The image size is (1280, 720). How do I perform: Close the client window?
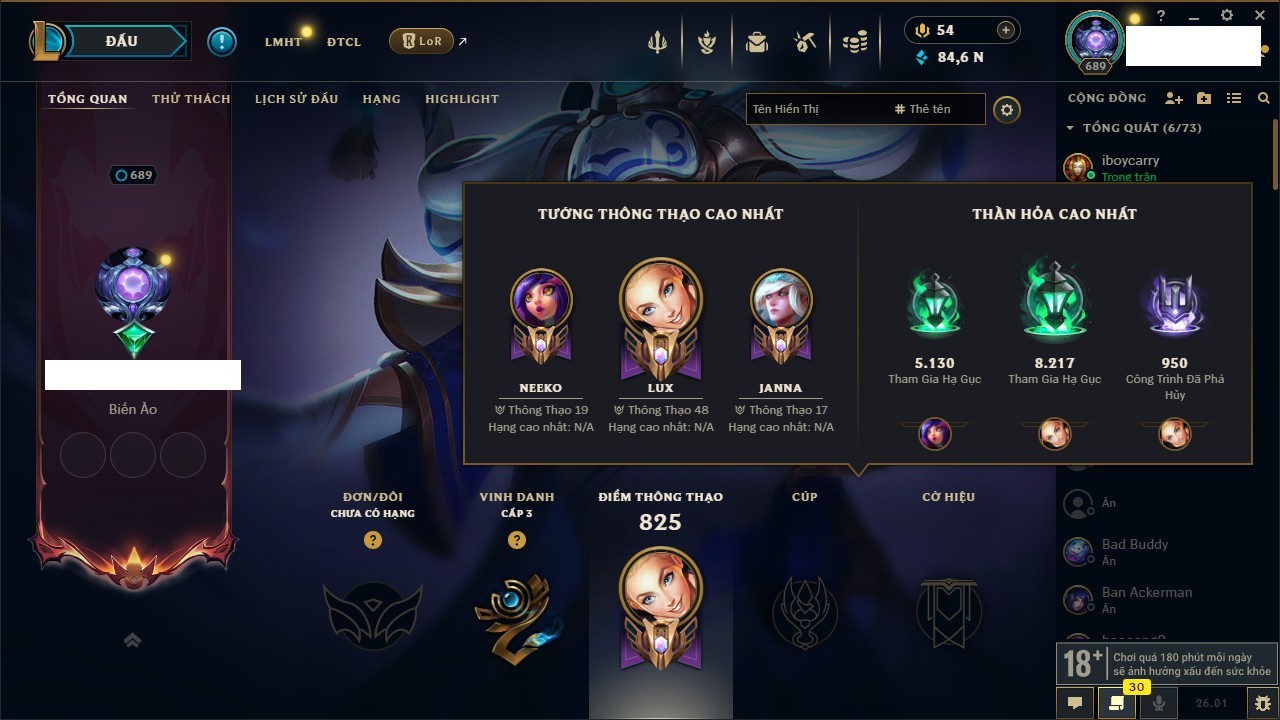(1257, 16)
